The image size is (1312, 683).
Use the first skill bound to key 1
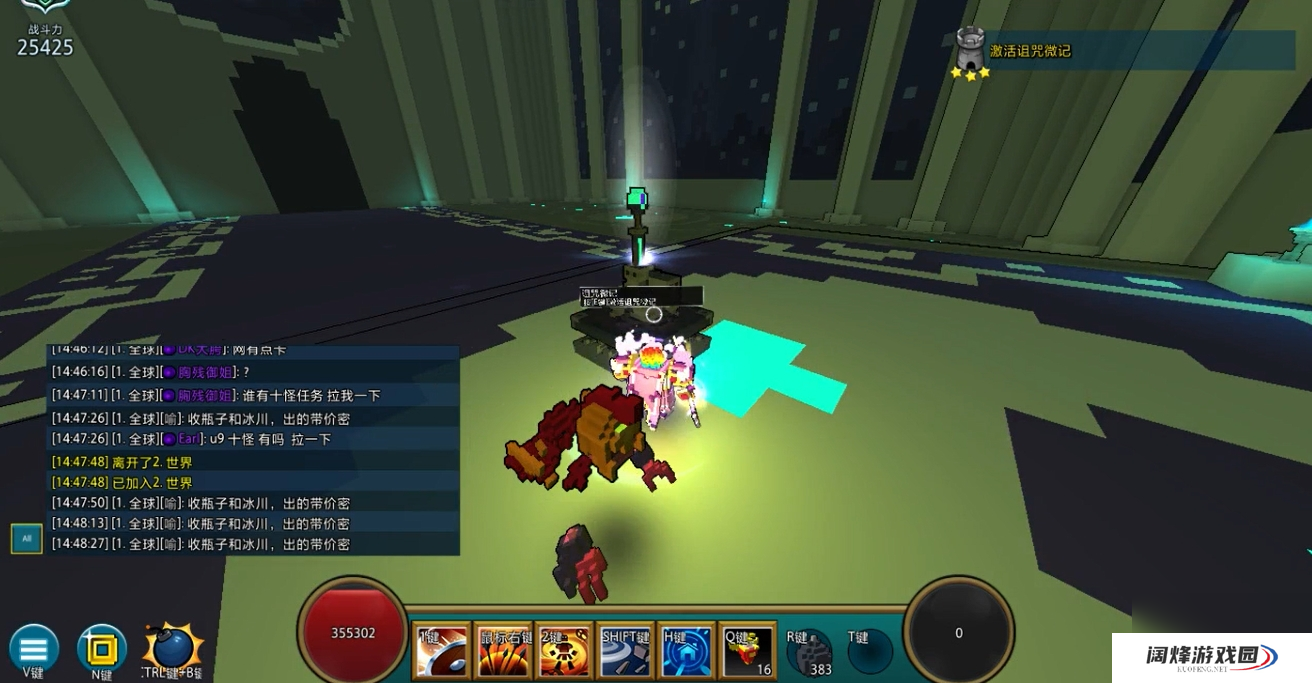[442, 652]
